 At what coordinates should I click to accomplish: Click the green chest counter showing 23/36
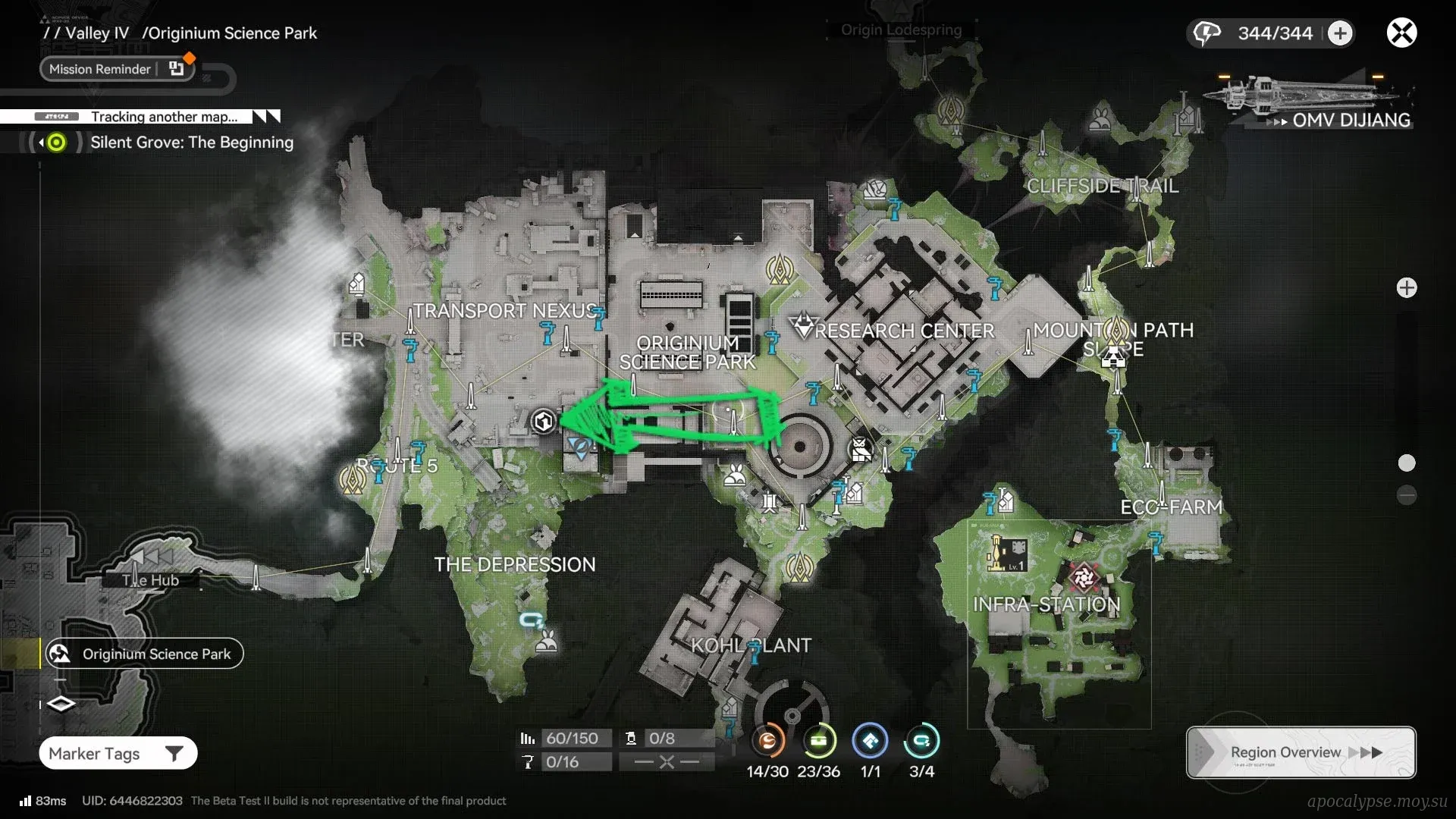pyautogui.click(x=818, y=741)
